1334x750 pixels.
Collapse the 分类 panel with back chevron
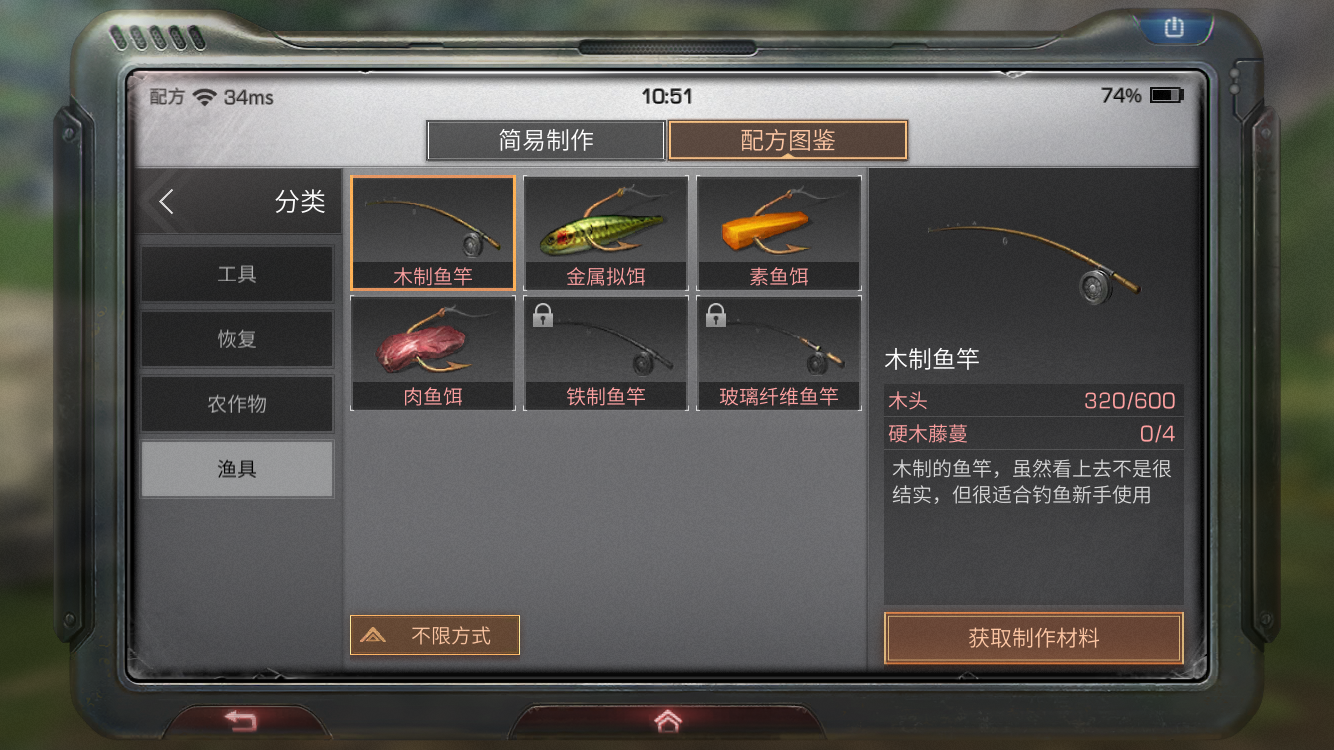[166, 201]
